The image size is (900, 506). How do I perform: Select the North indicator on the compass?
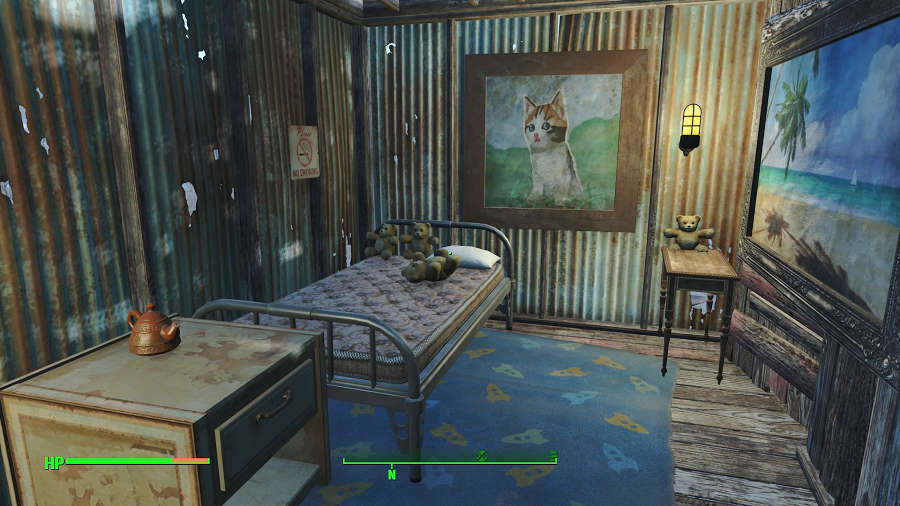point(392,474)
